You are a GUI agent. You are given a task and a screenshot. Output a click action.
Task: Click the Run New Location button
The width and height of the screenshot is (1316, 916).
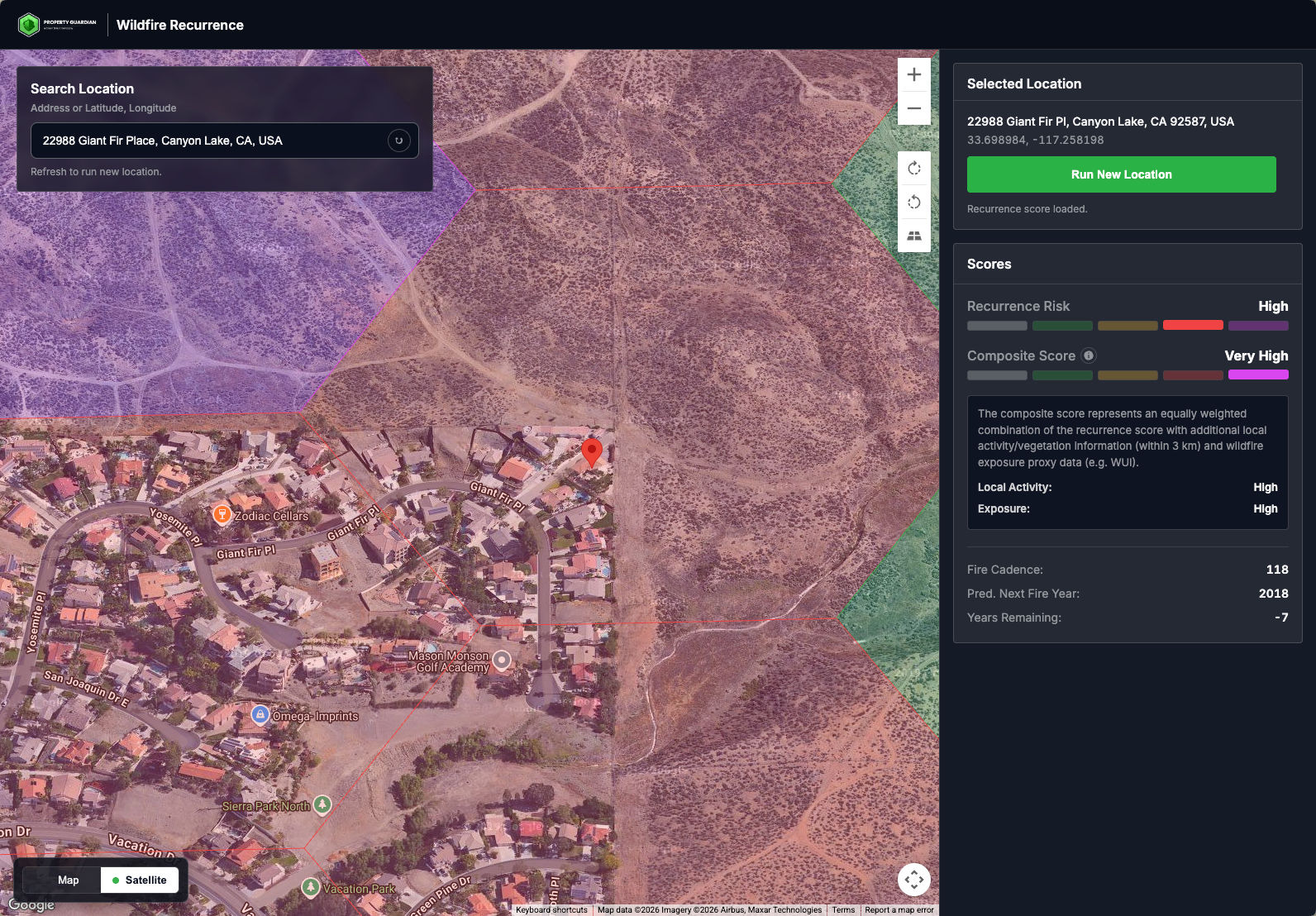click(x=1121, y=174)
